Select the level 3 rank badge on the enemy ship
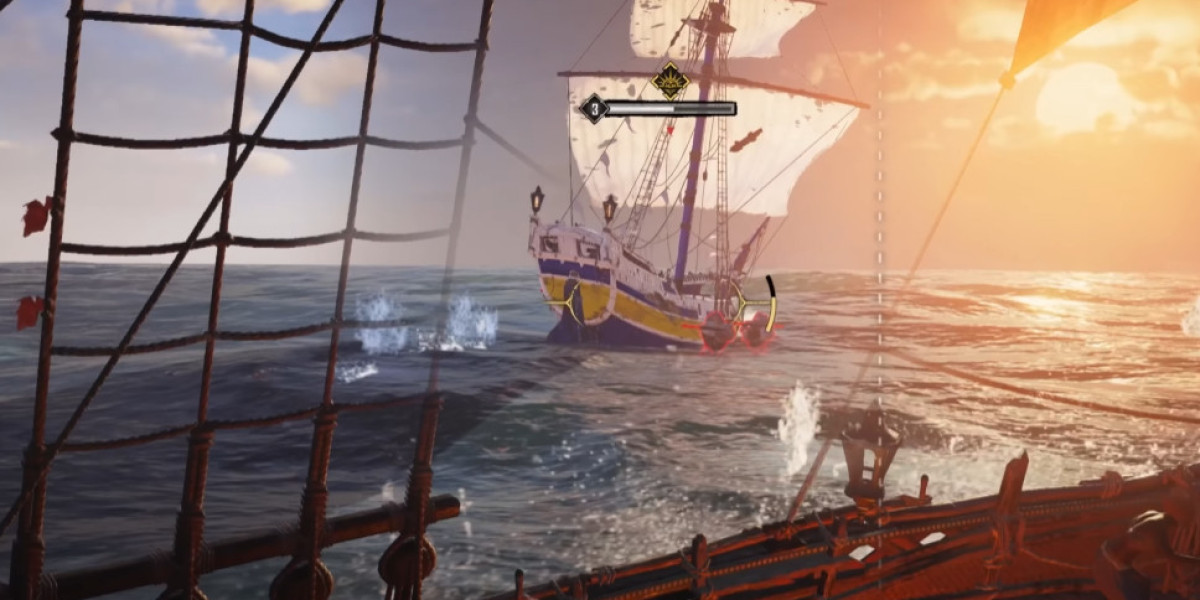 pyautogui.click(x=593, y=108)
